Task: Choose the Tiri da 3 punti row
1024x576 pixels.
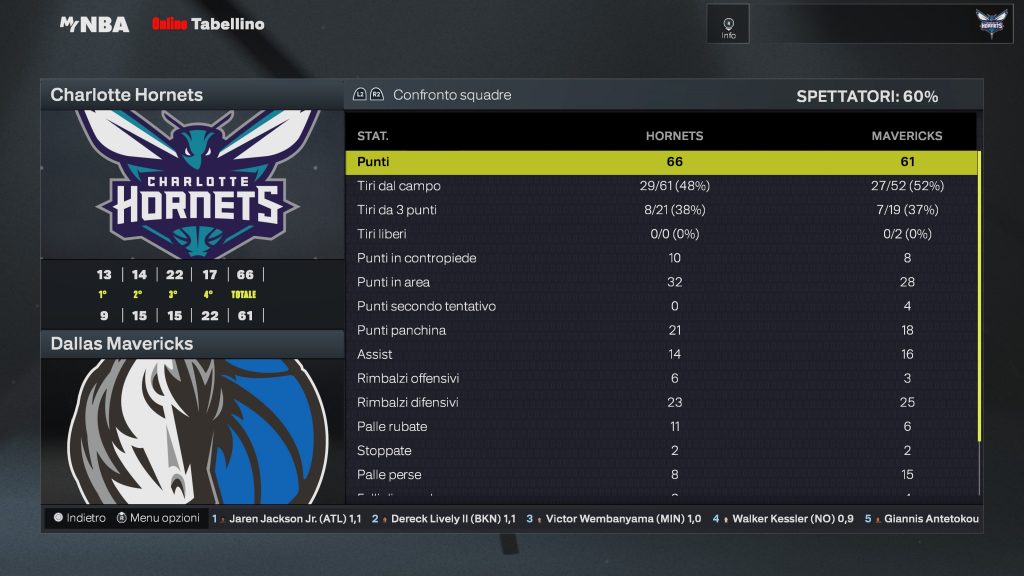Action: pyautogui.click(x=660, y=210)
